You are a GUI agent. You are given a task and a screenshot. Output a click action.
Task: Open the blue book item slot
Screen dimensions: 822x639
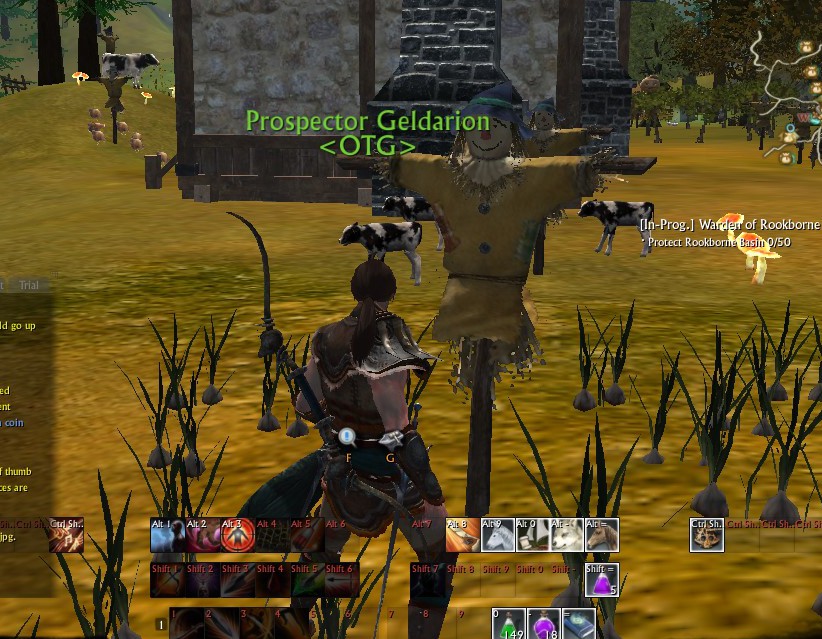point(579,624)
